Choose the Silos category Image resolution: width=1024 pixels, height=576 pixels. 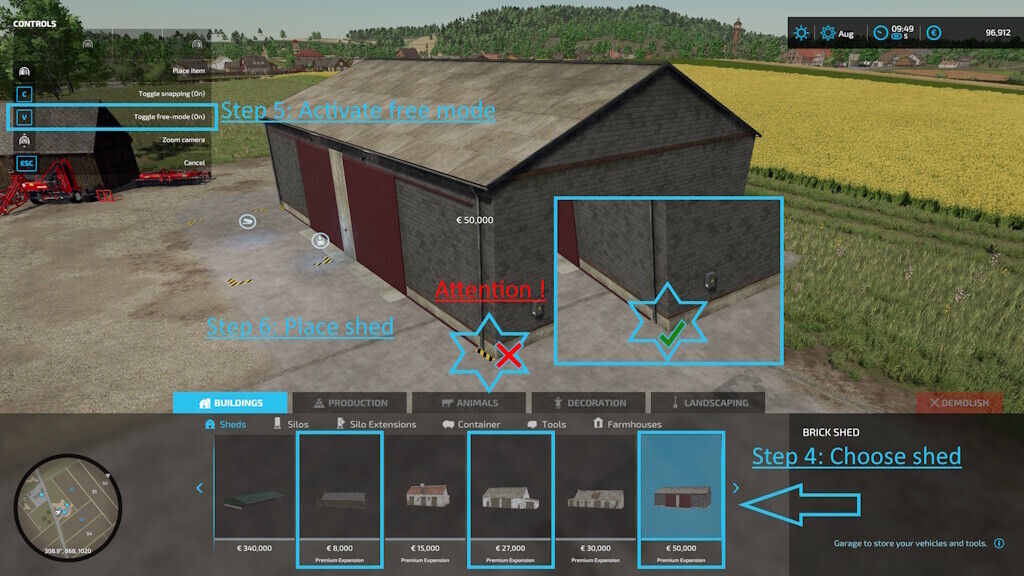pyautogui.click(x=291, y=424)
